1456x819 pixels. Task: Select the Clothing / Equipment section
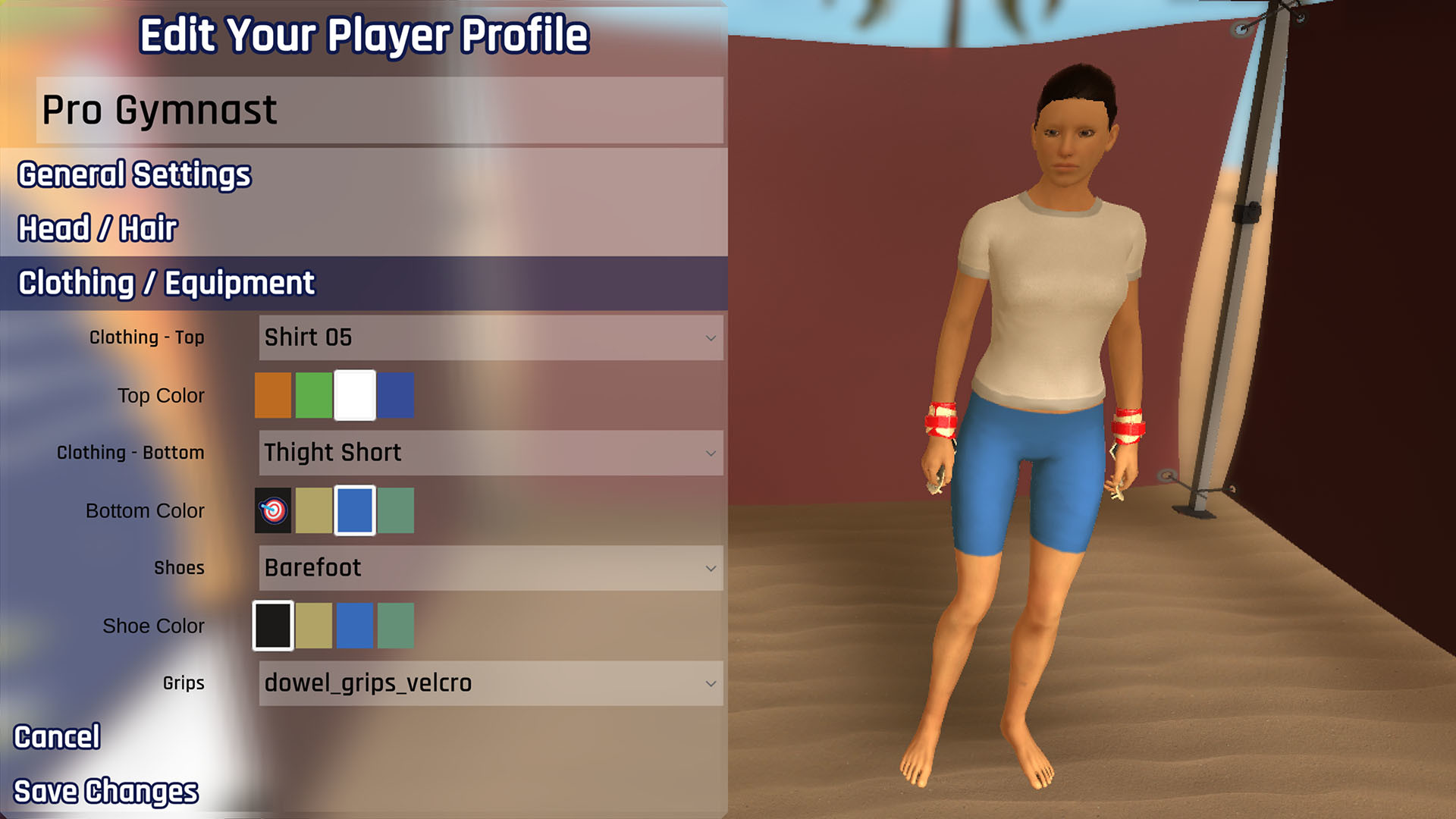(x=165, y=283)
